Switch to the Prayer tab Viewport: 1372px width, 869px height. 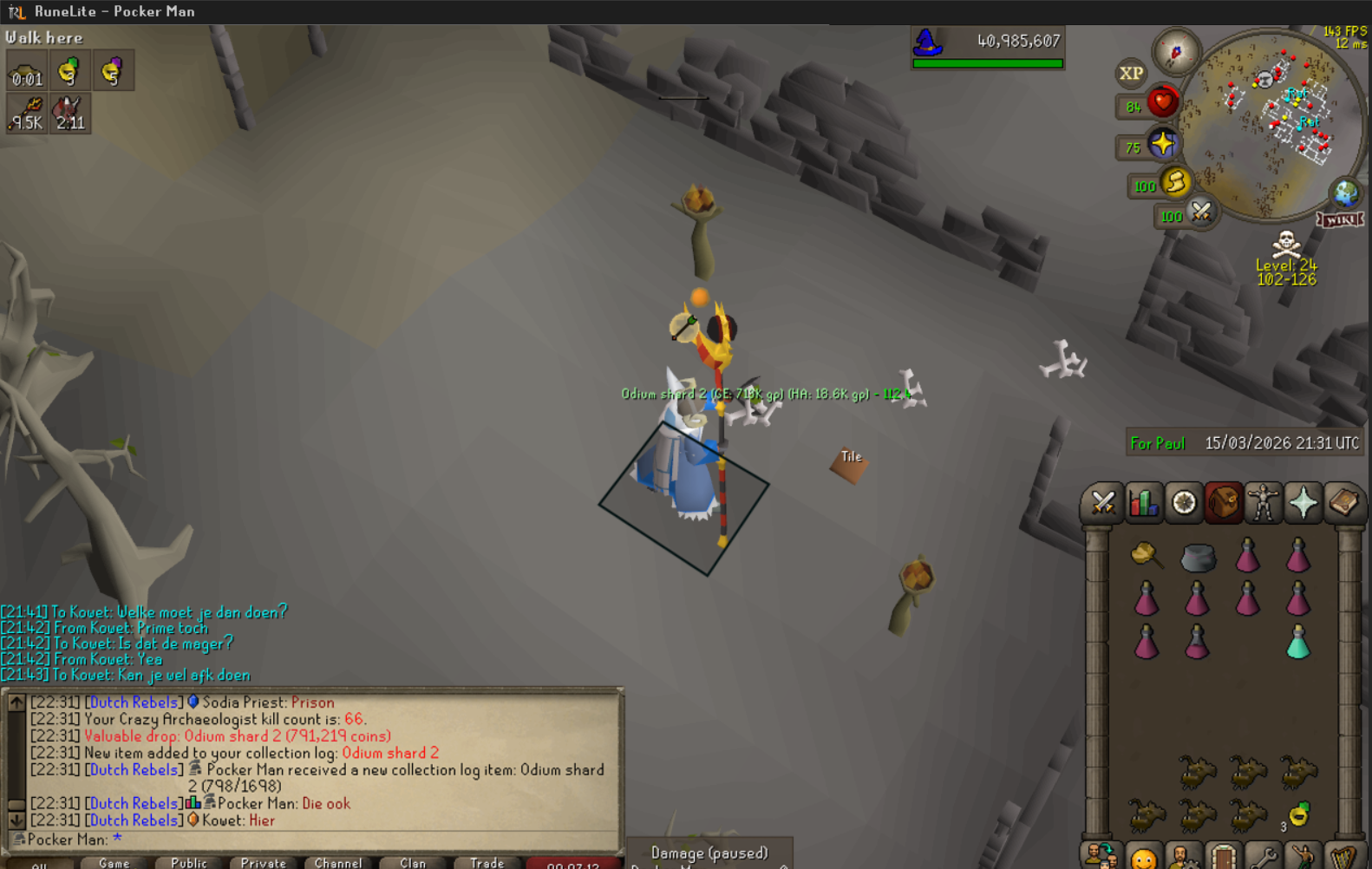(x=1303, y=503)
